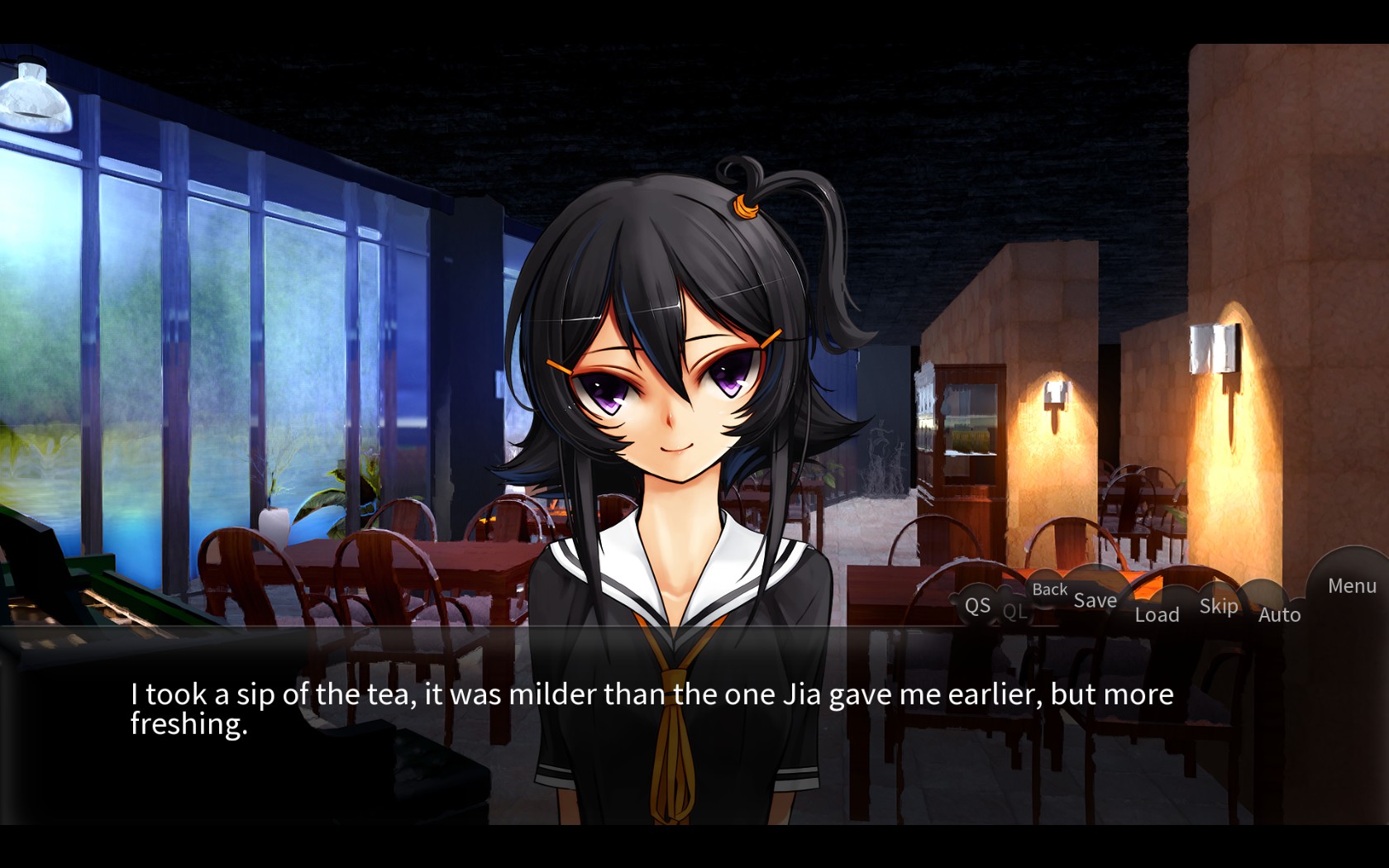Toggle Auto text advance
1389x868 pixels.
pyautogui.click(x=1279, y=614)
